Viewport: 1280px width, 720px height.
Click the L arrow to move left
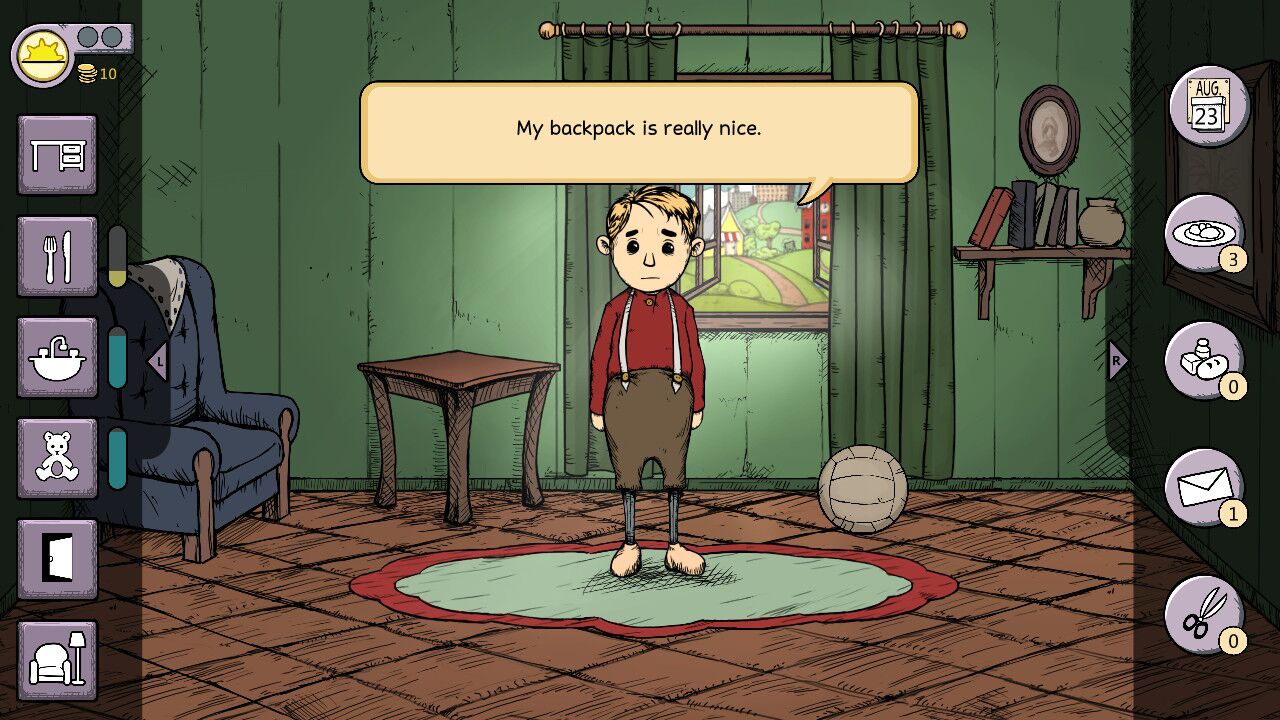click(x=156, y=360)
